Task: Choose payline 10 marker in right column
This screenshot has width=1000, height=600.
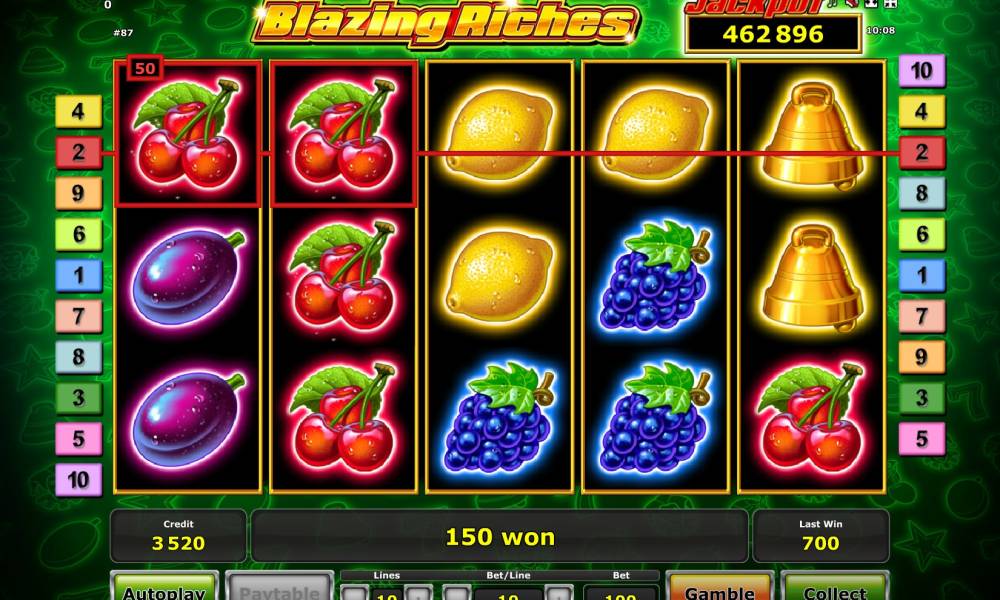Action: pyautogui.click(x=921, y=71)
